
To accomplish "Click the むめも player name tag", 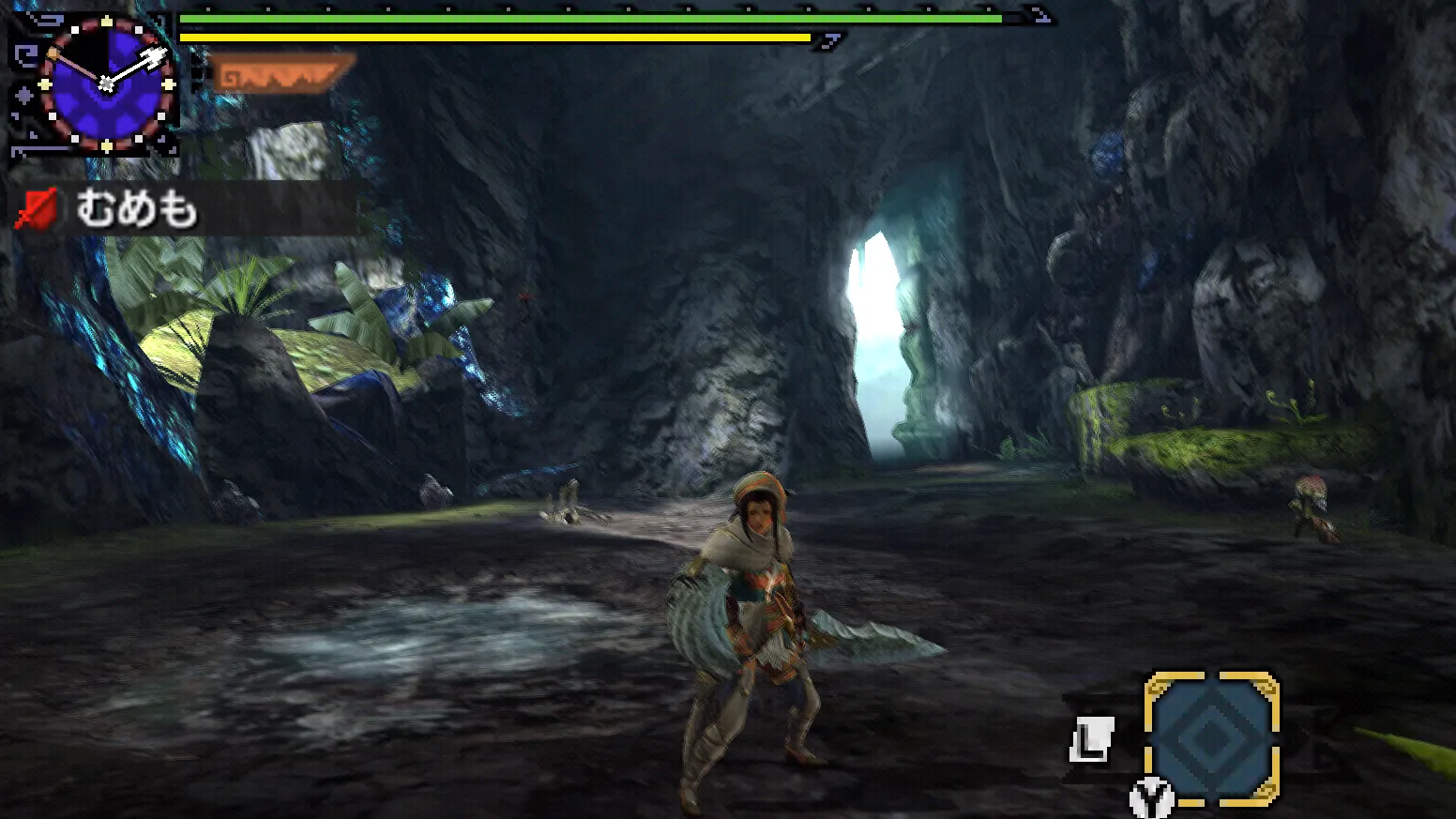I will [136, 208].
